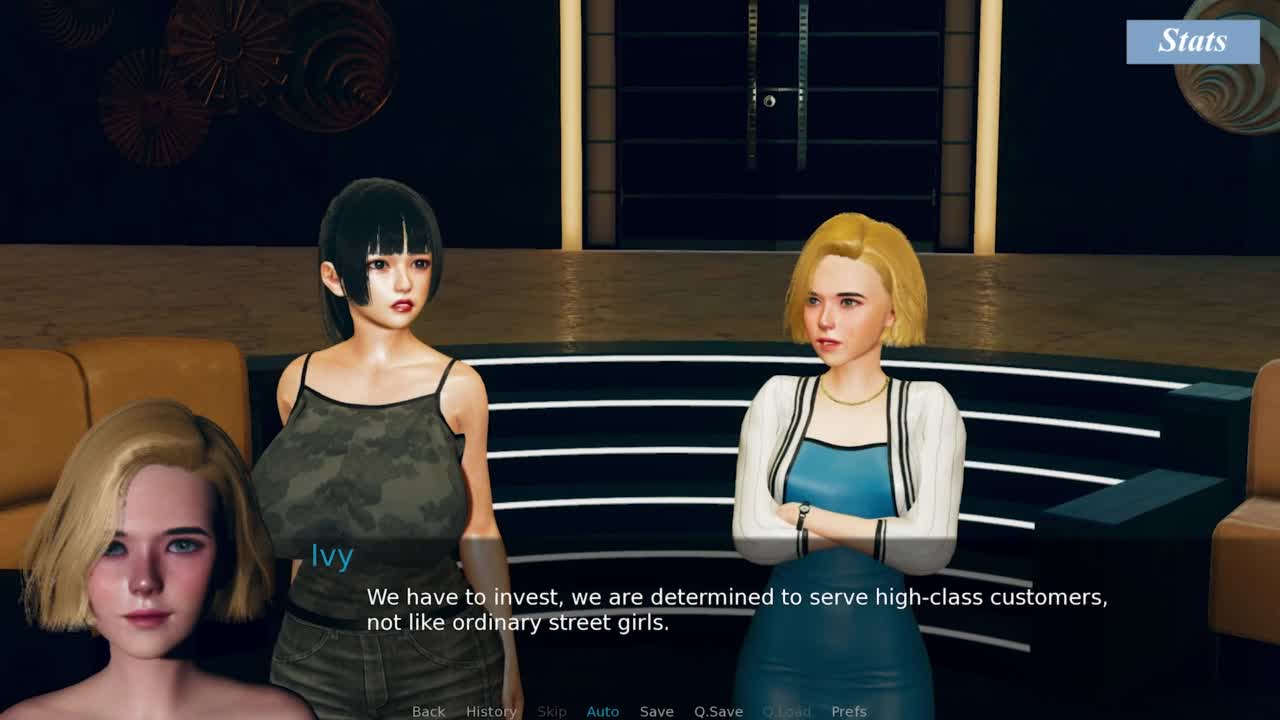Screen dimensions: 1280x720
Task: Make a quick save with Q.Save
Action: pyautogui.click(x=718, y=711)
